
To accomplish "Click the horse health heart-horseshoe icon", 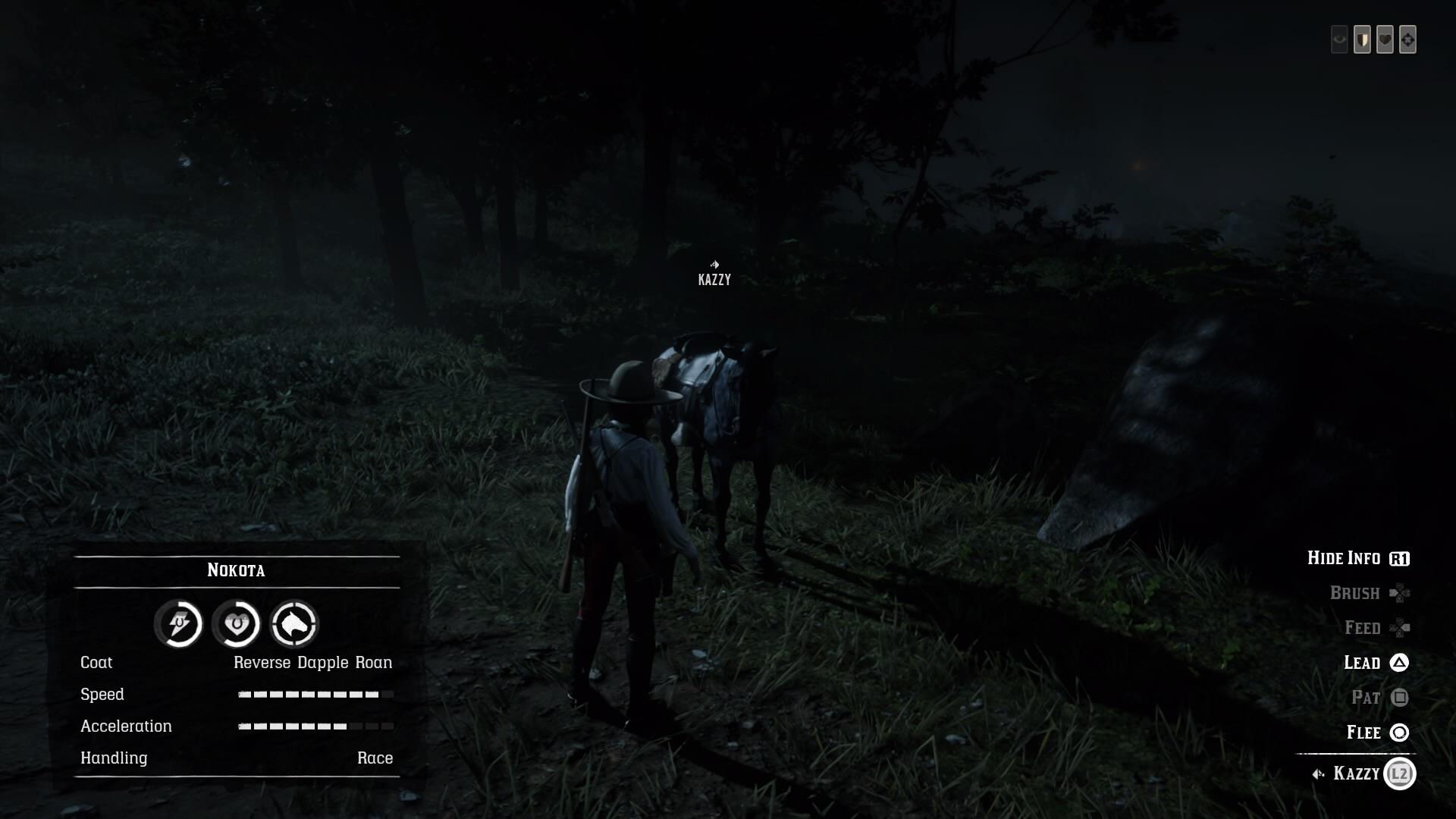I will [237, 624].
